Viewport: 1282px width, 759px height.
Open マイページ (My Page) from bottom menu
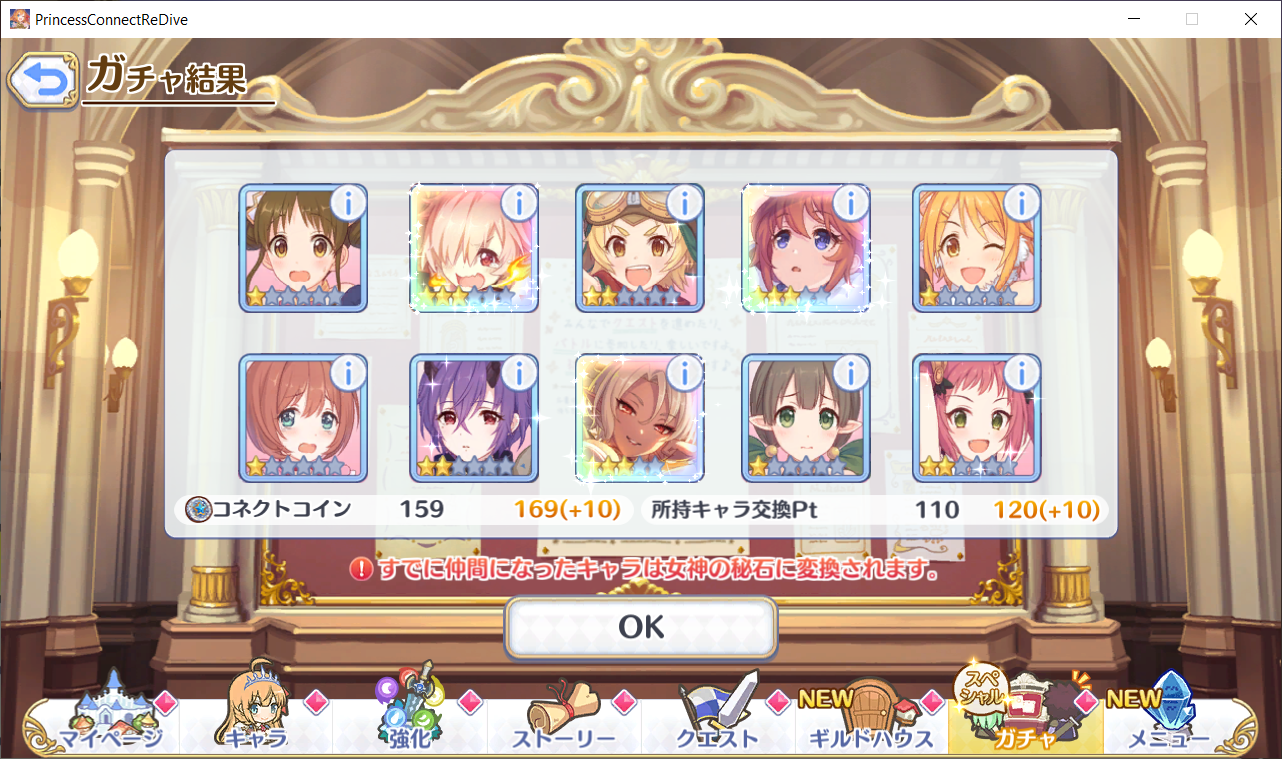click(x=108, y=725)
